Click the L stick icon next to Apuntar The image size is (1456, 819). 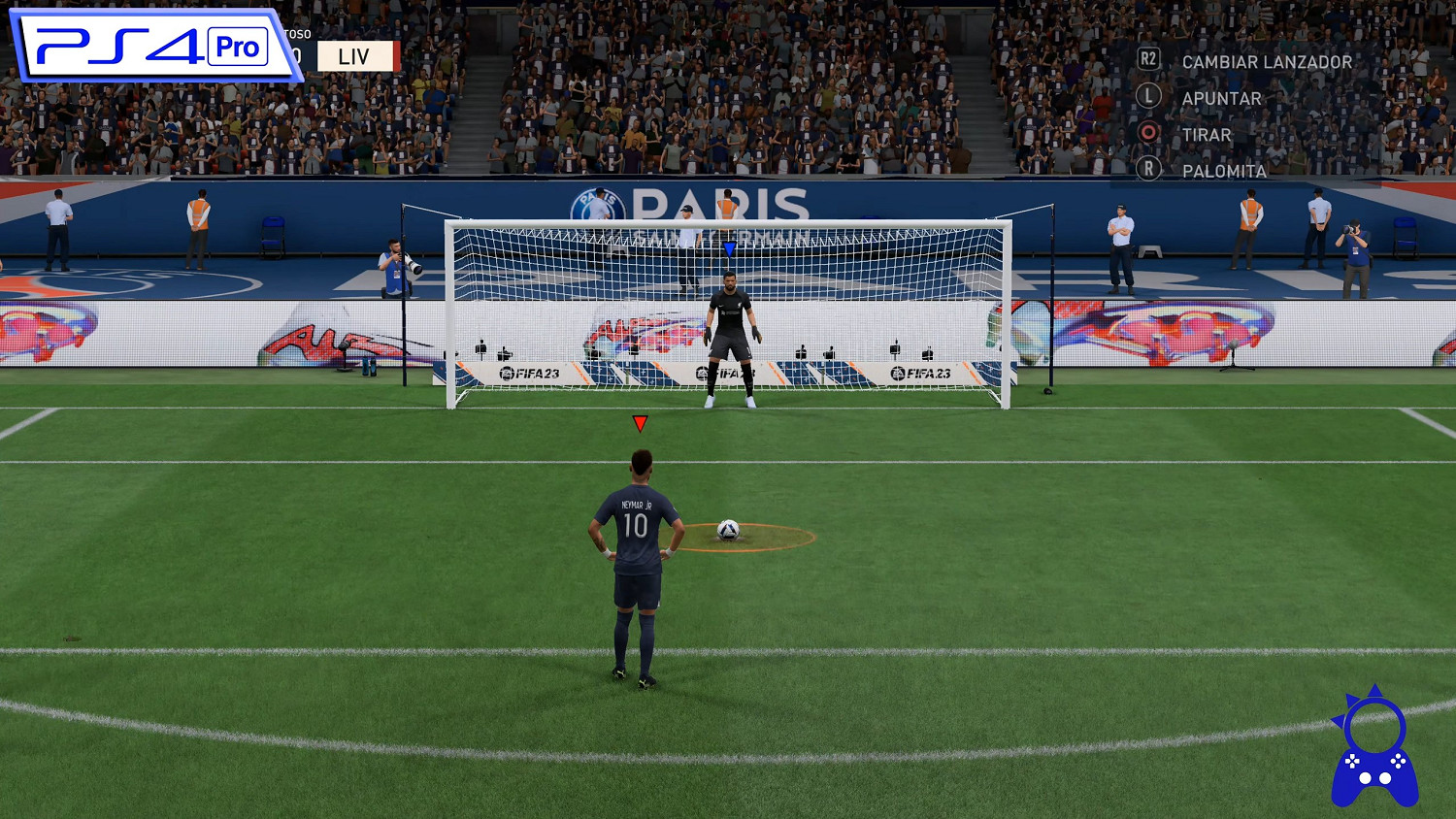pos(1148,97)
